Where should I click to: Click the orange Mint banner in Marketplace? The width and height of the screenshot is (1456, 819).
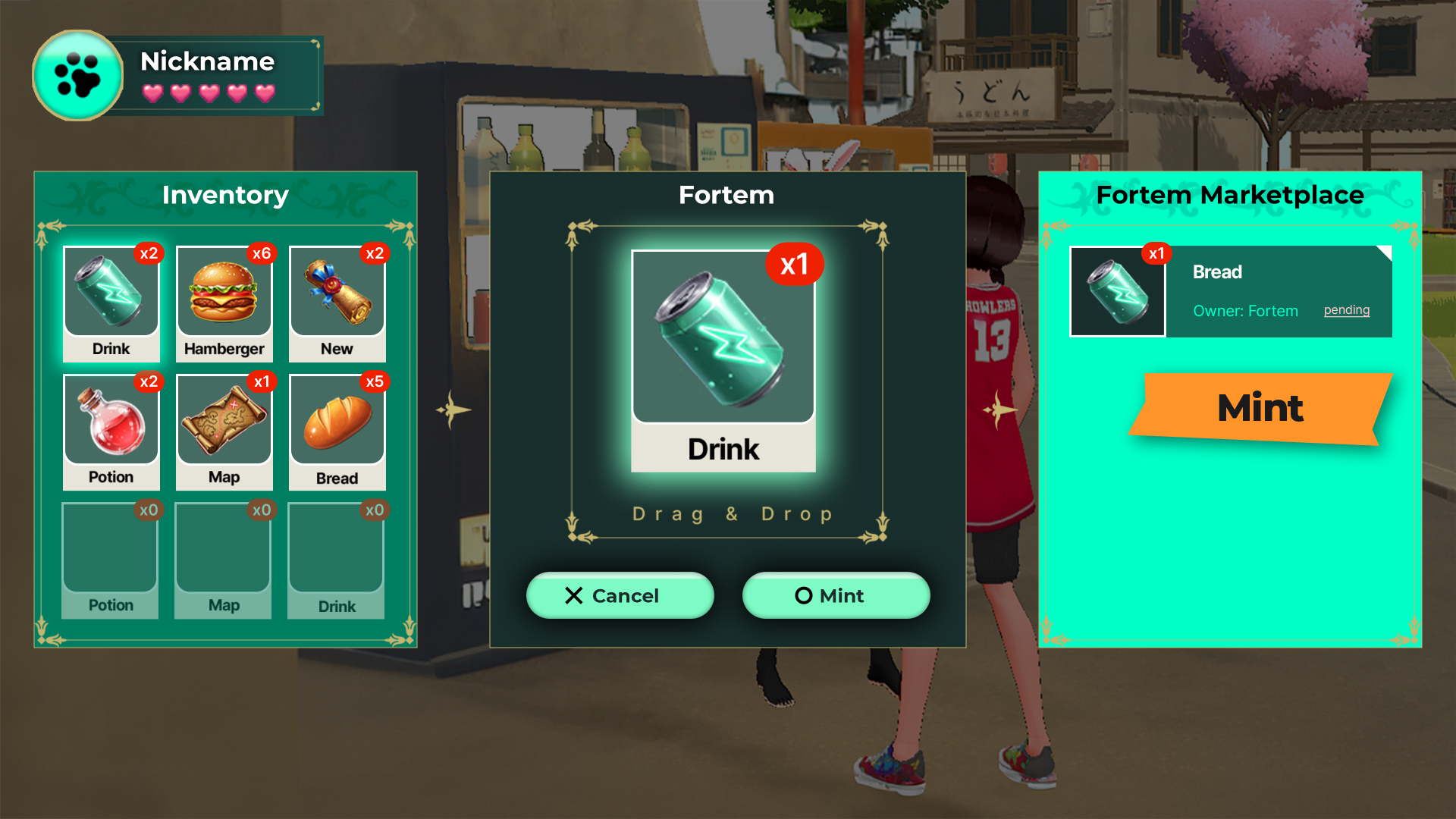1260,408
